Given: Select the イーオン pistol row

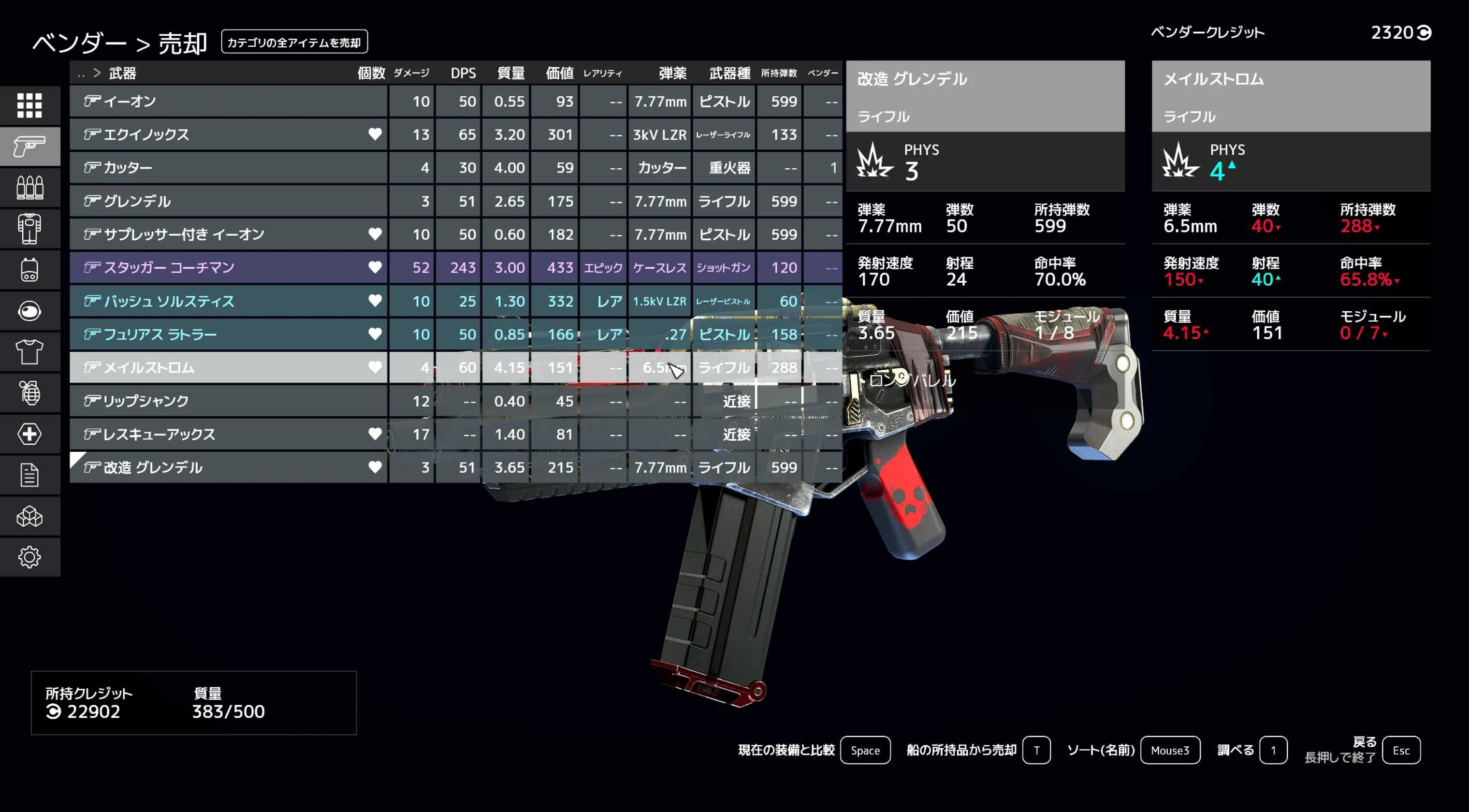Looking at the screenshot, I should click(x=228, y=101).
